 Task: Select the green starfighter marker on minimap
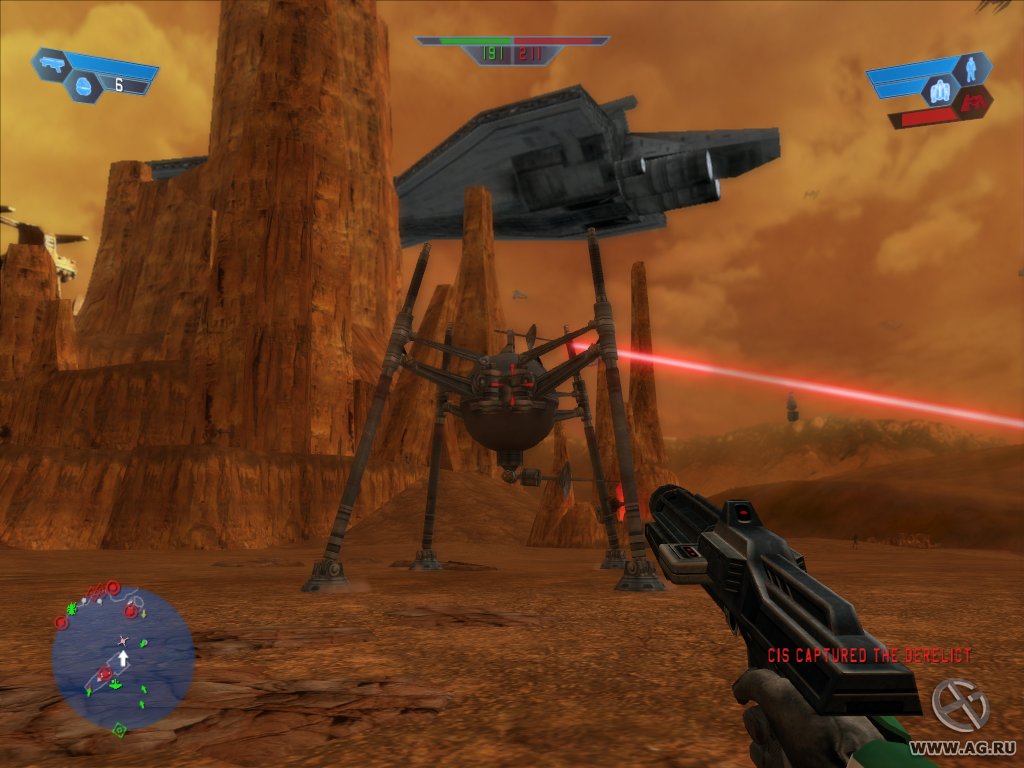click(x=116, y=684)
